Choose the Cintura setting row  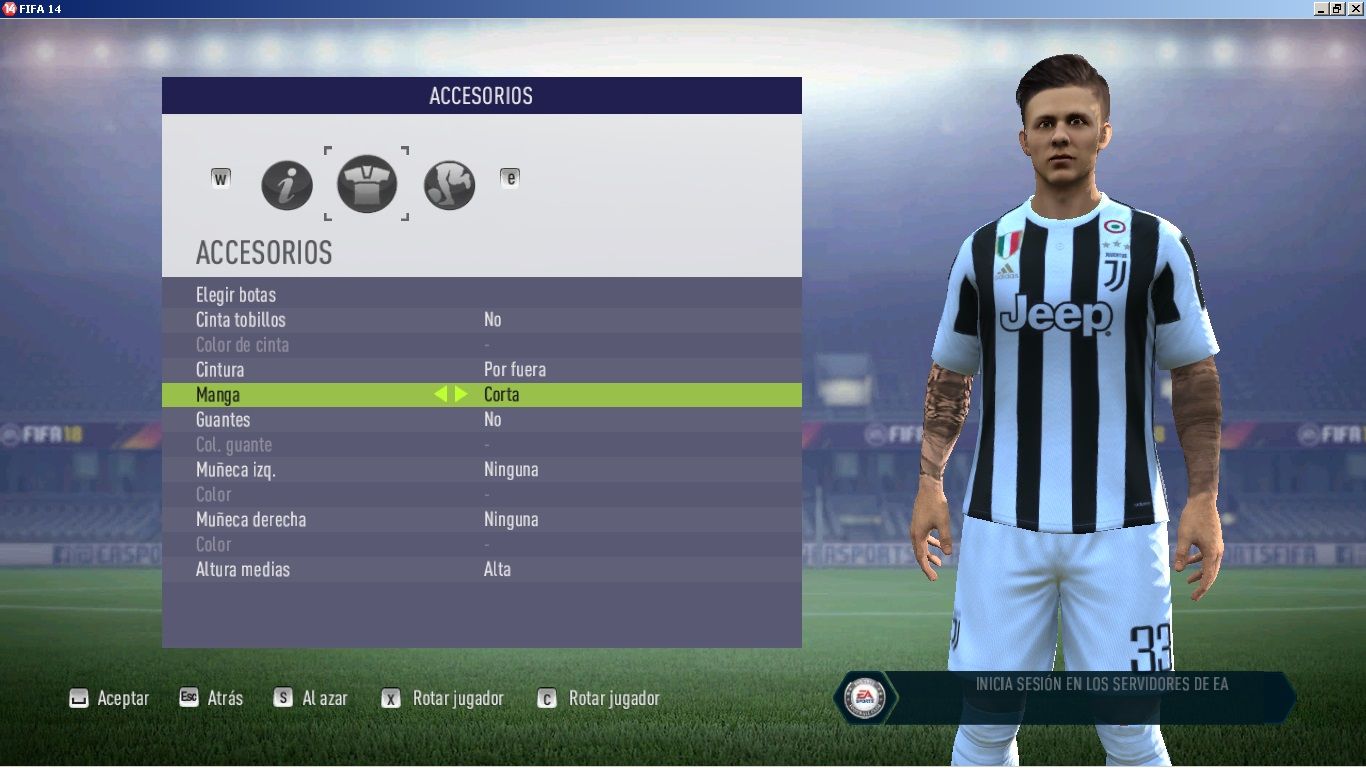coord(220,370)
